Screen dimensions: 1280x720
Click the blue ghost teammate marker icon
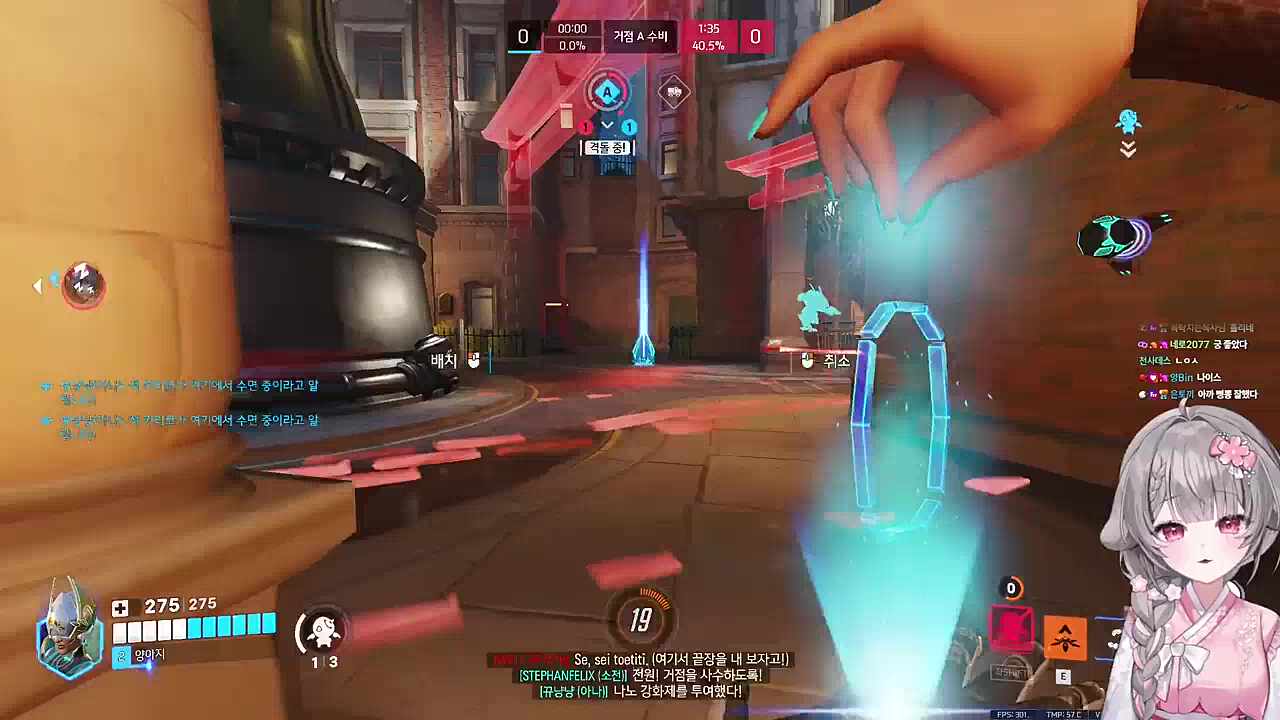[x=1128, y=123]
